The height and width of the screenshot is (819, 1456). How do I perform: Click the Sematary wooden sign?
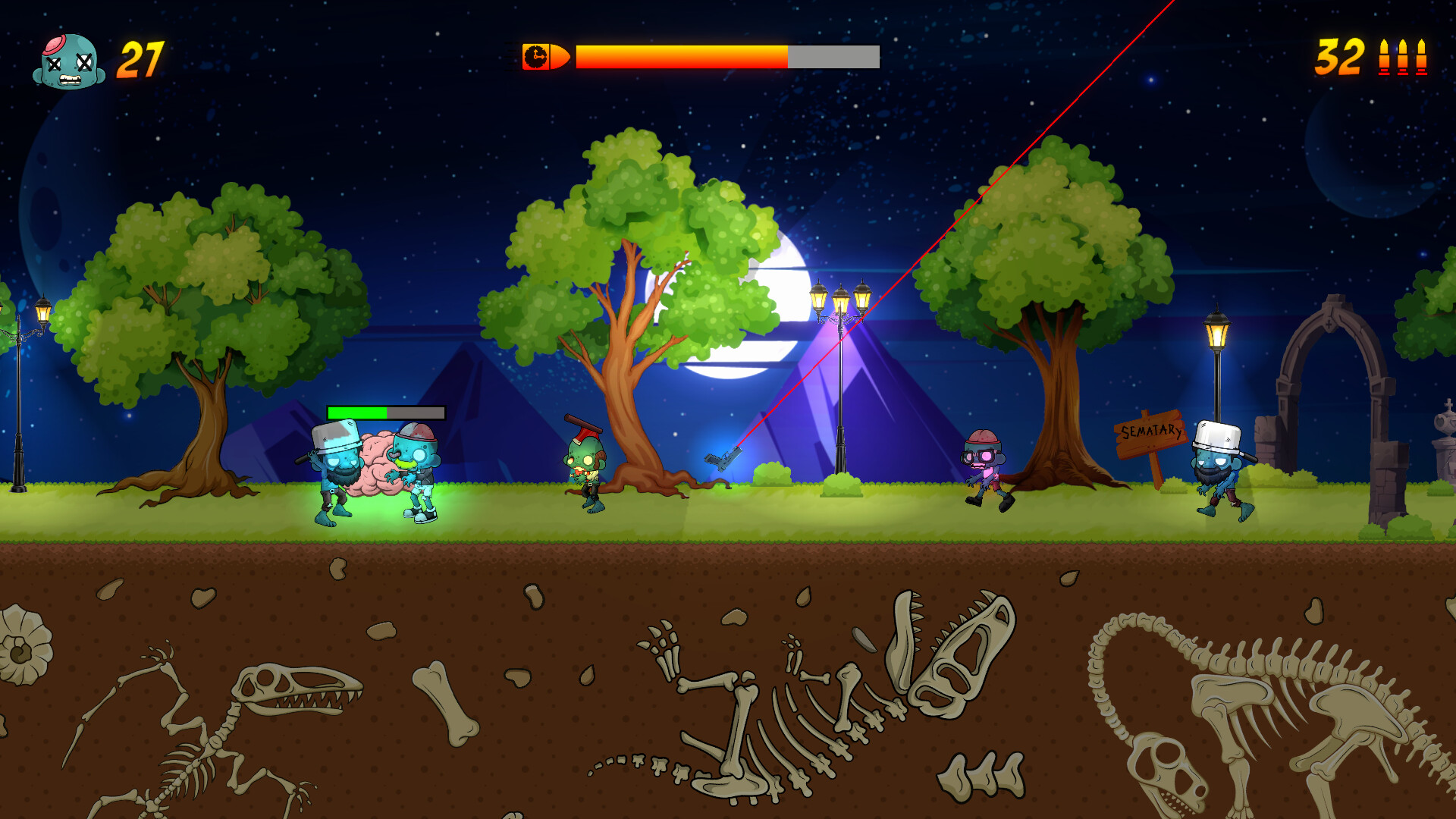click(x=1150, y=434)
